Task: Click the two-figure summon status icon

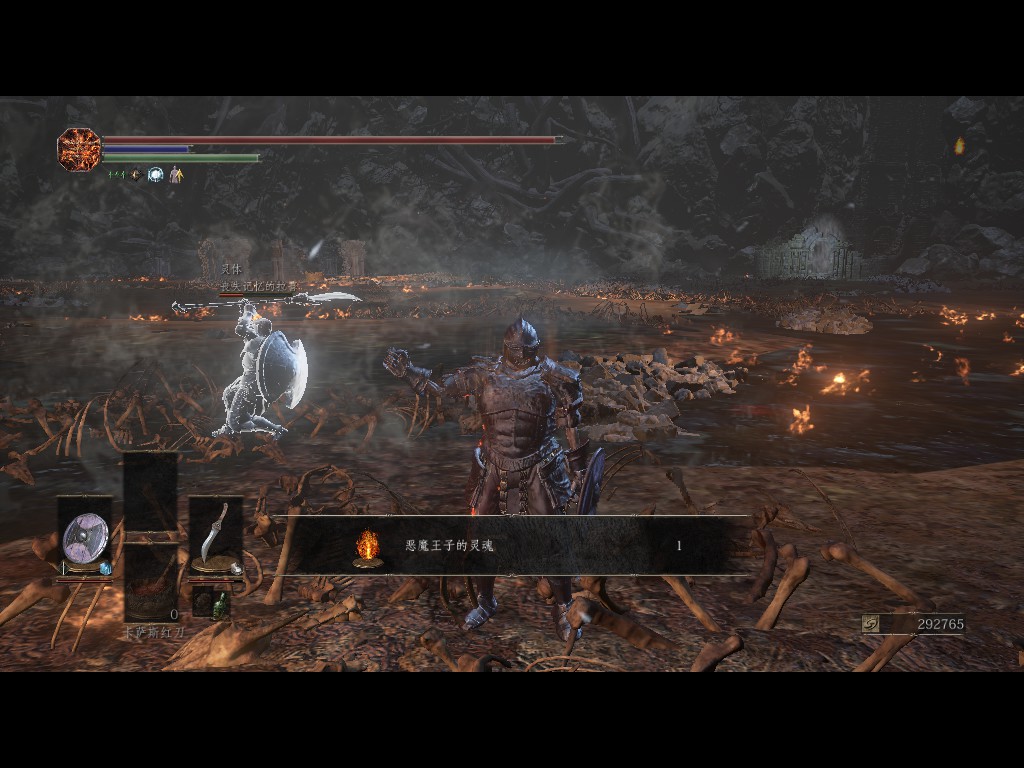Action: (176, 175)
